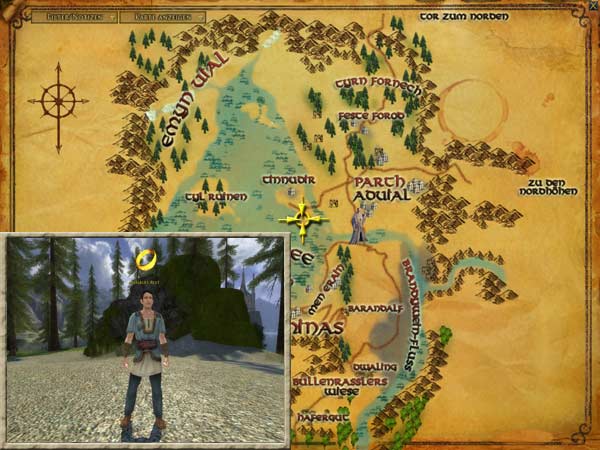Open the Filter Notizen dropdown
This screenshot has width=600, height=450.
pos(76,17)
